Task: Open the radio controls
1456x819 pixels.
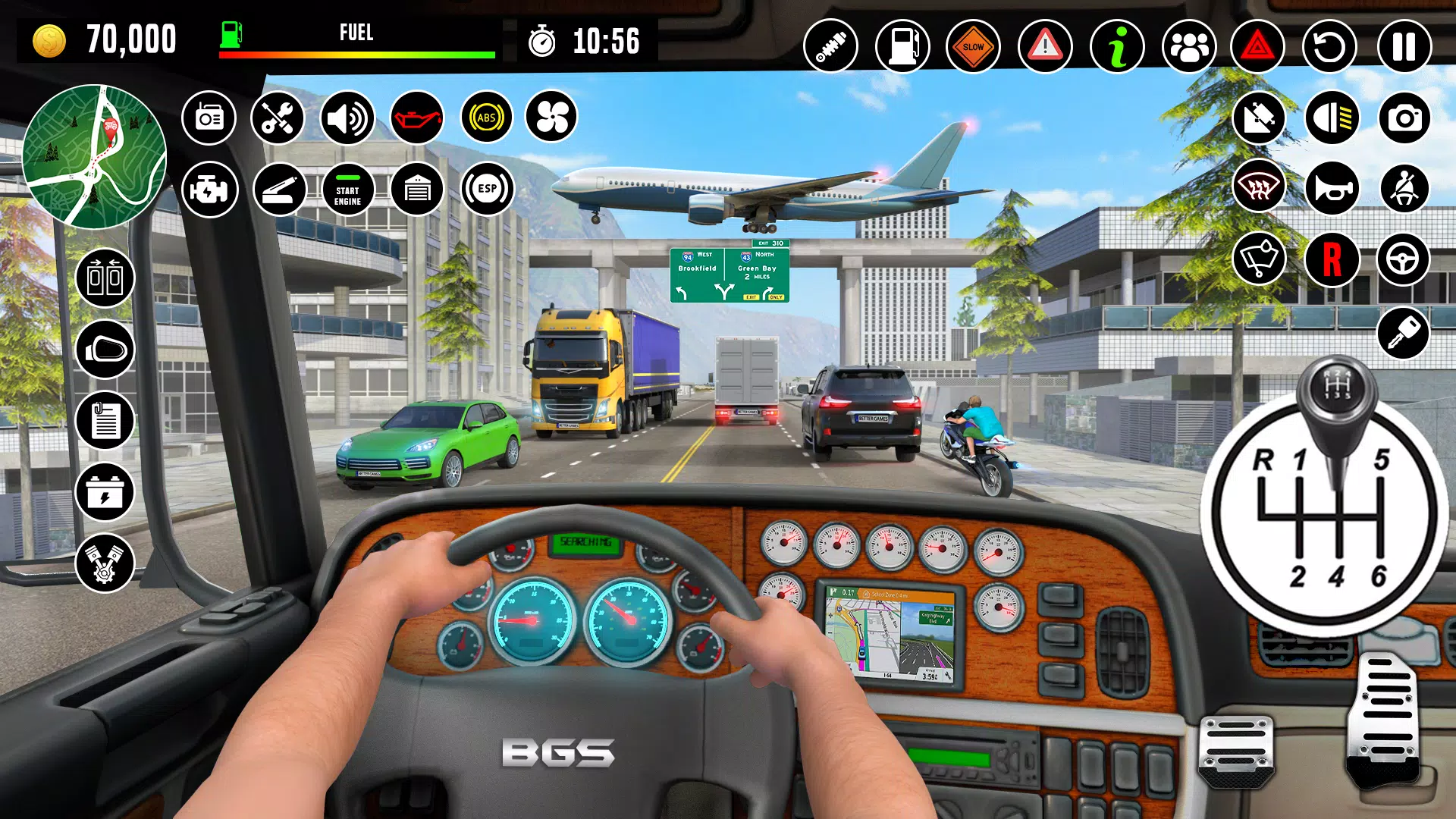Action: (209, 118)
